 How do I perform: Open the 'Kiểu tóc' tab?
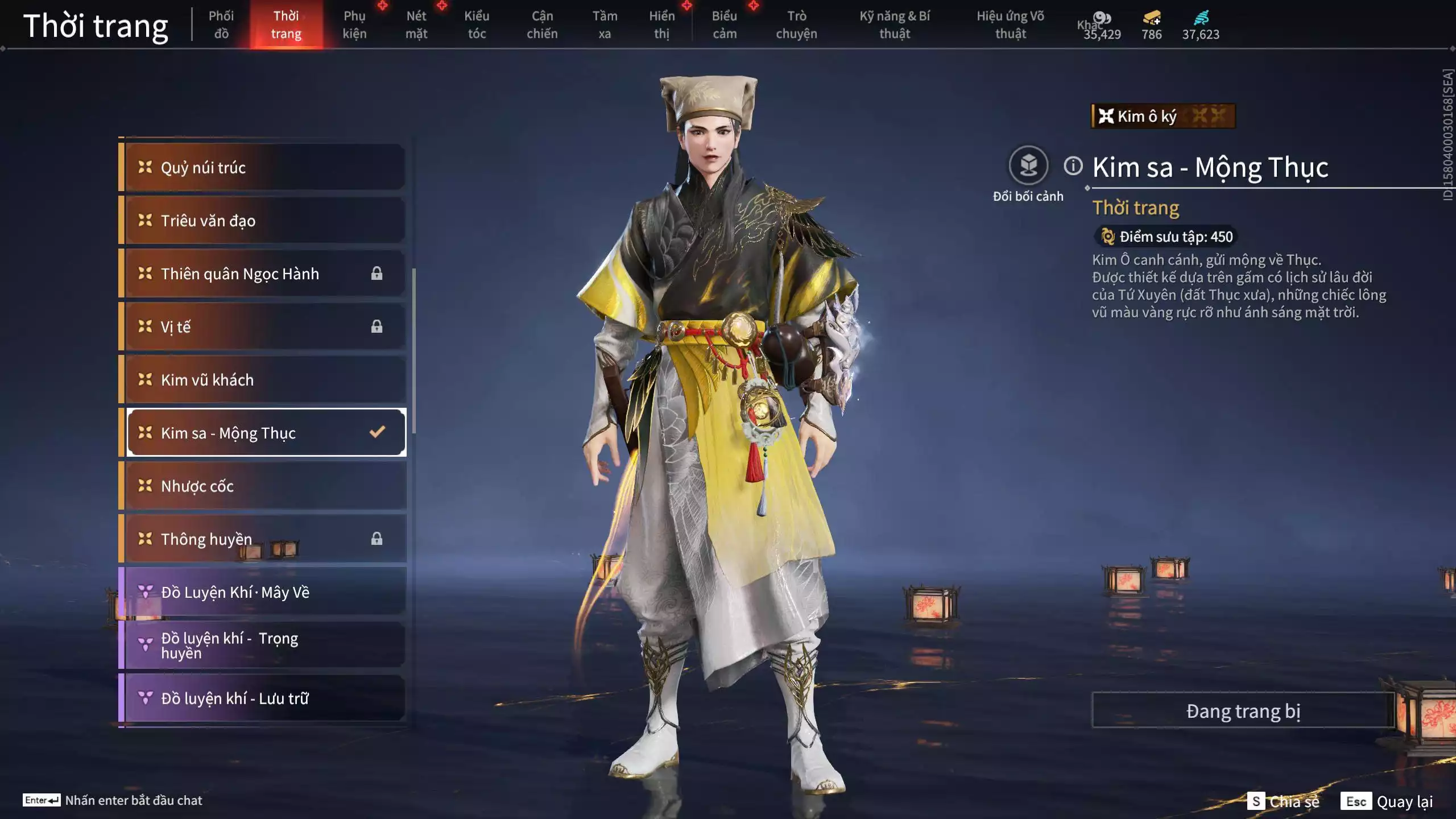click(477, 24)
